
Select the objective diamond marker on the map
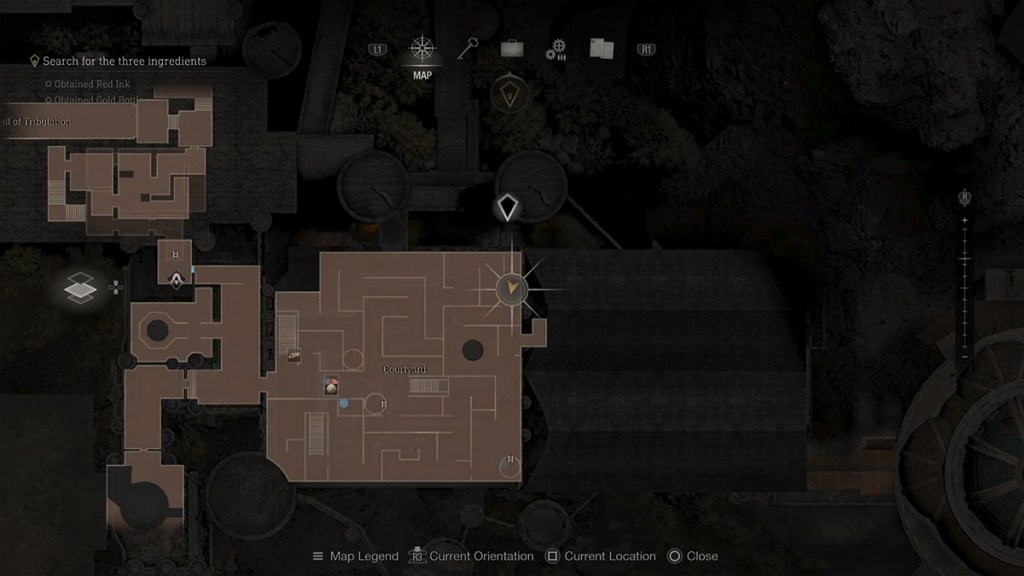508,208
